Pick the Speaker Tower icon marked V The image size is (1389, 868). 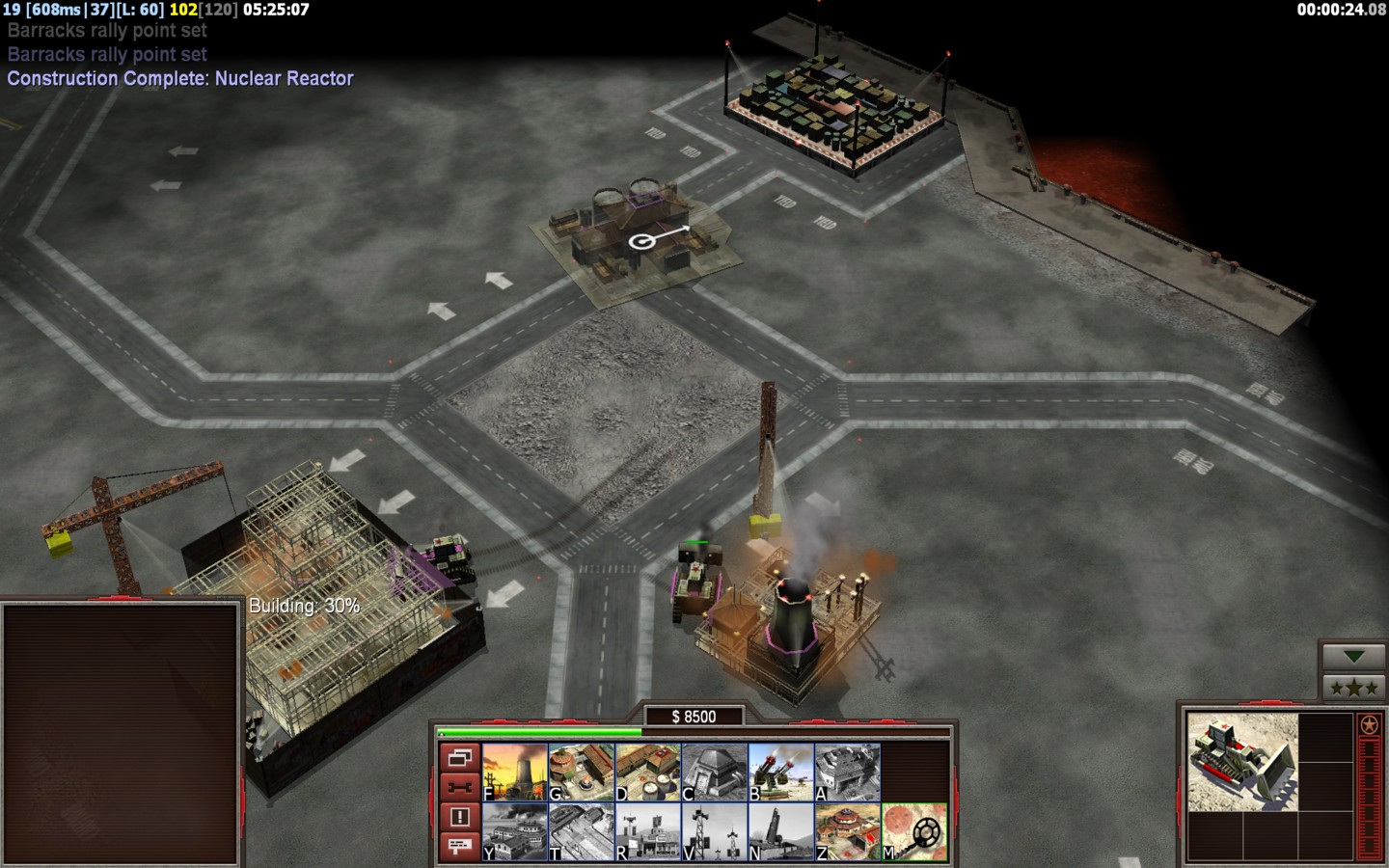(x=714, y=831)
